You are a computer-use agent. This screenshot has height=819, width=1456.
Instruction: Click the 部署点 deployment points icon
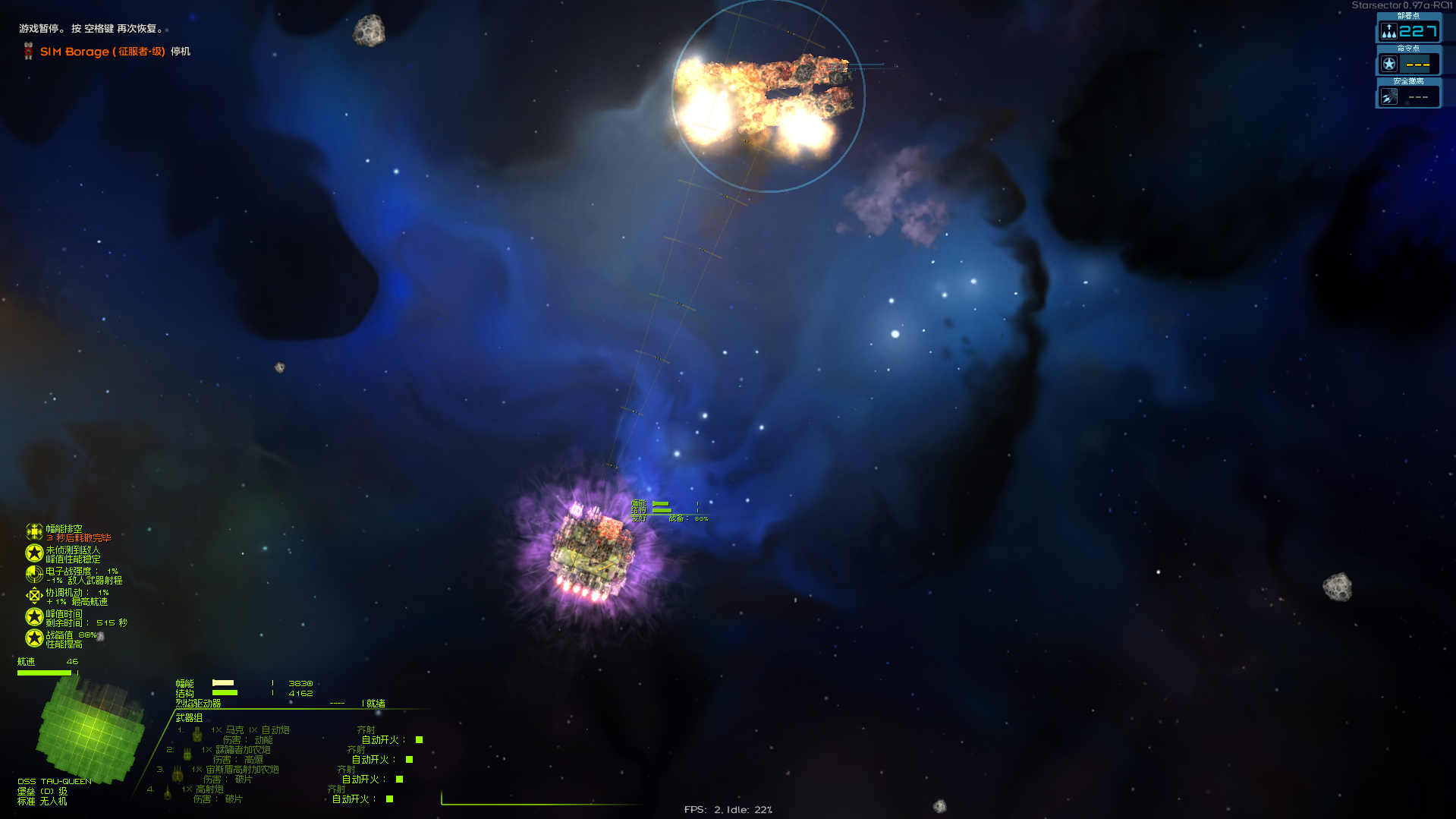(x=1388, y=31)
